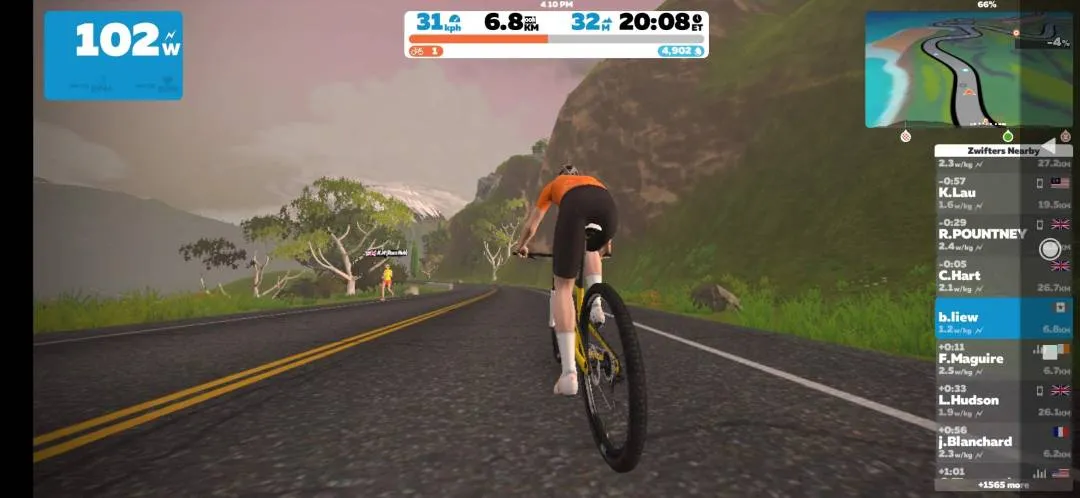The height and width of the screenshot is (498, 1080).
Task: Open the route minimap
Action: click(x=968, y=69)
